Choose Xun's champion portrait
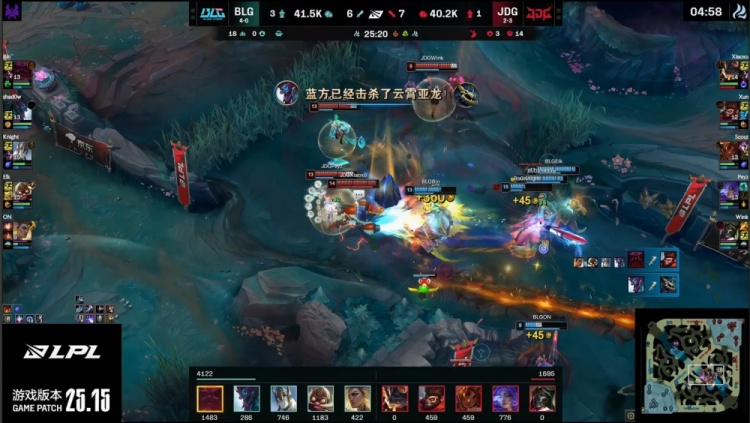 pyautogui.click(x=729, y=113)
